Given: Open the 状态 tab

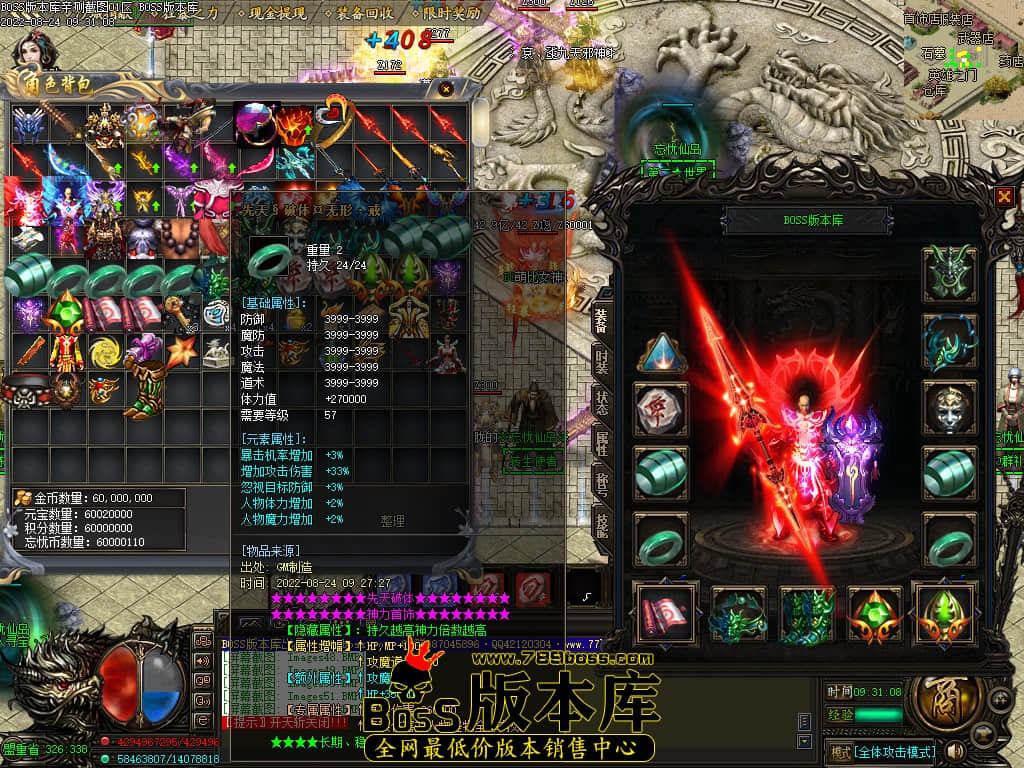Looking at the screenshot, I should click(x=601, y=404).
